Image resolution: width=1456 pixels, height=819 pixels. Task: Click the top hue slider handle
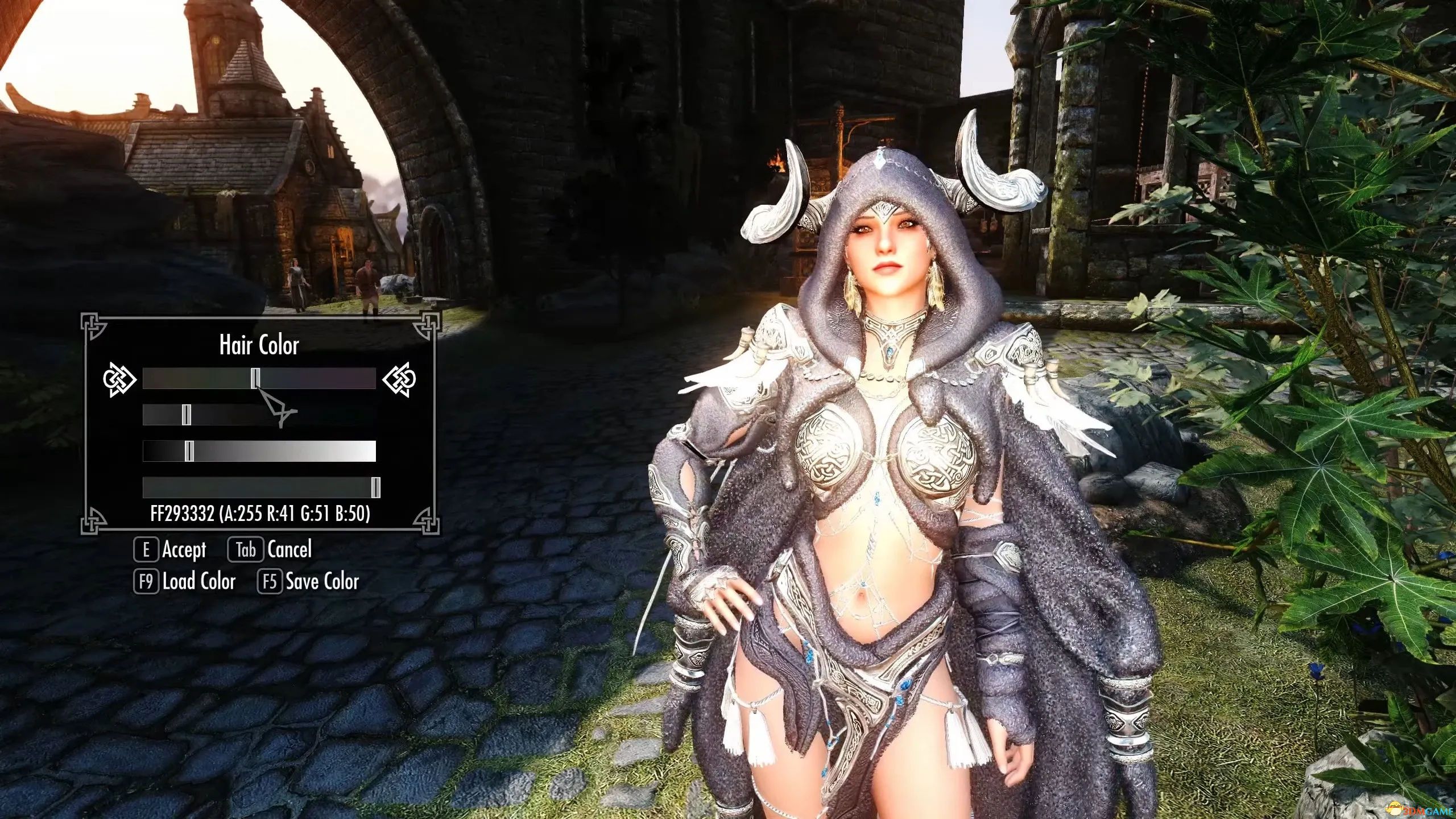(x=256, y=378)
